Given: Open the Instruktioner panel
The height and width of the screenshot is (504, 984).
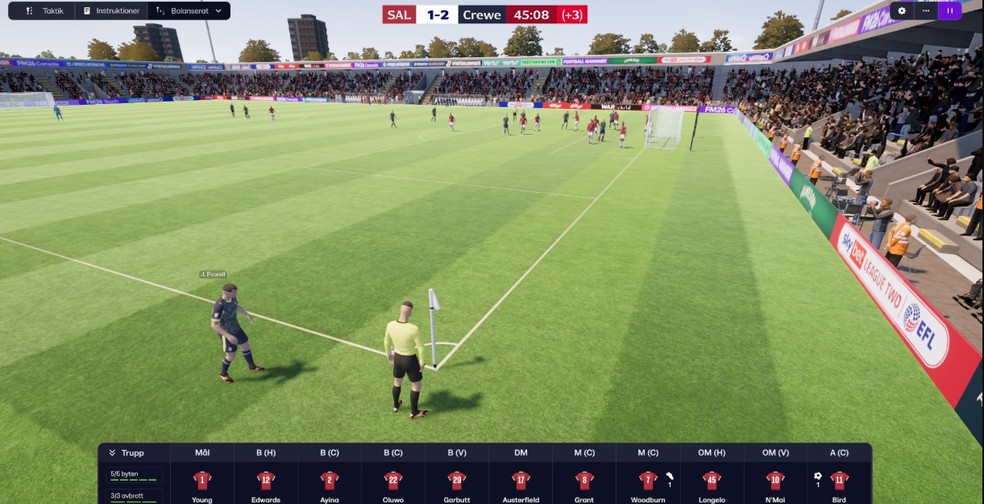Looking at the screenshot, I should (x=112, y=11).
